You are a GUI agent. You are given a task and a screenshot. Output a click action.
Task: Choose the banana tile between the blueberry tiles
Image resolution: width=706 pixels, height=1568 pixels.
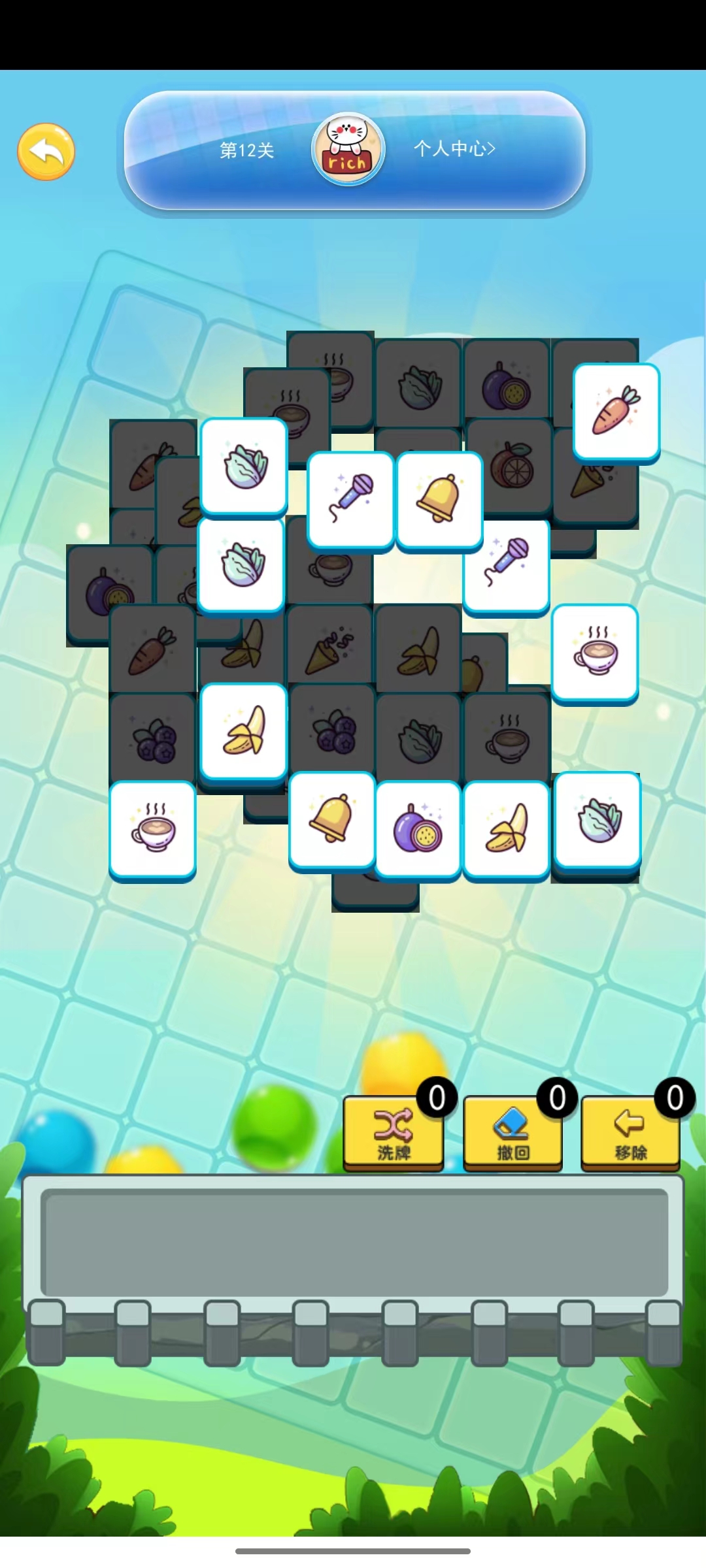pos(243,731)
